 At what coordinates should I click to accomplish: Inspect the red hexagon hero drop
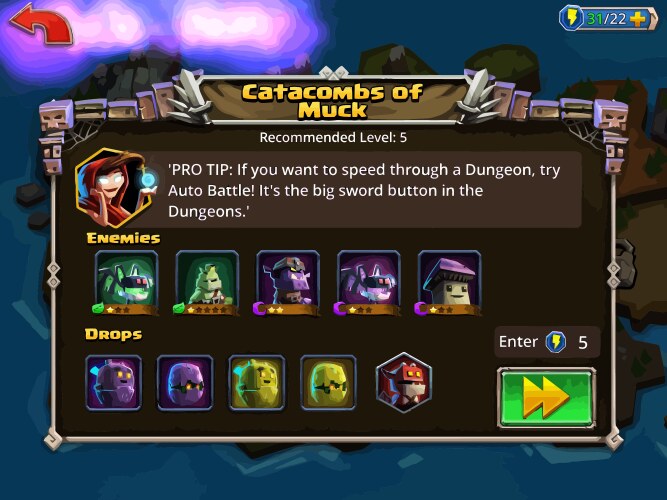coord(402,382)
